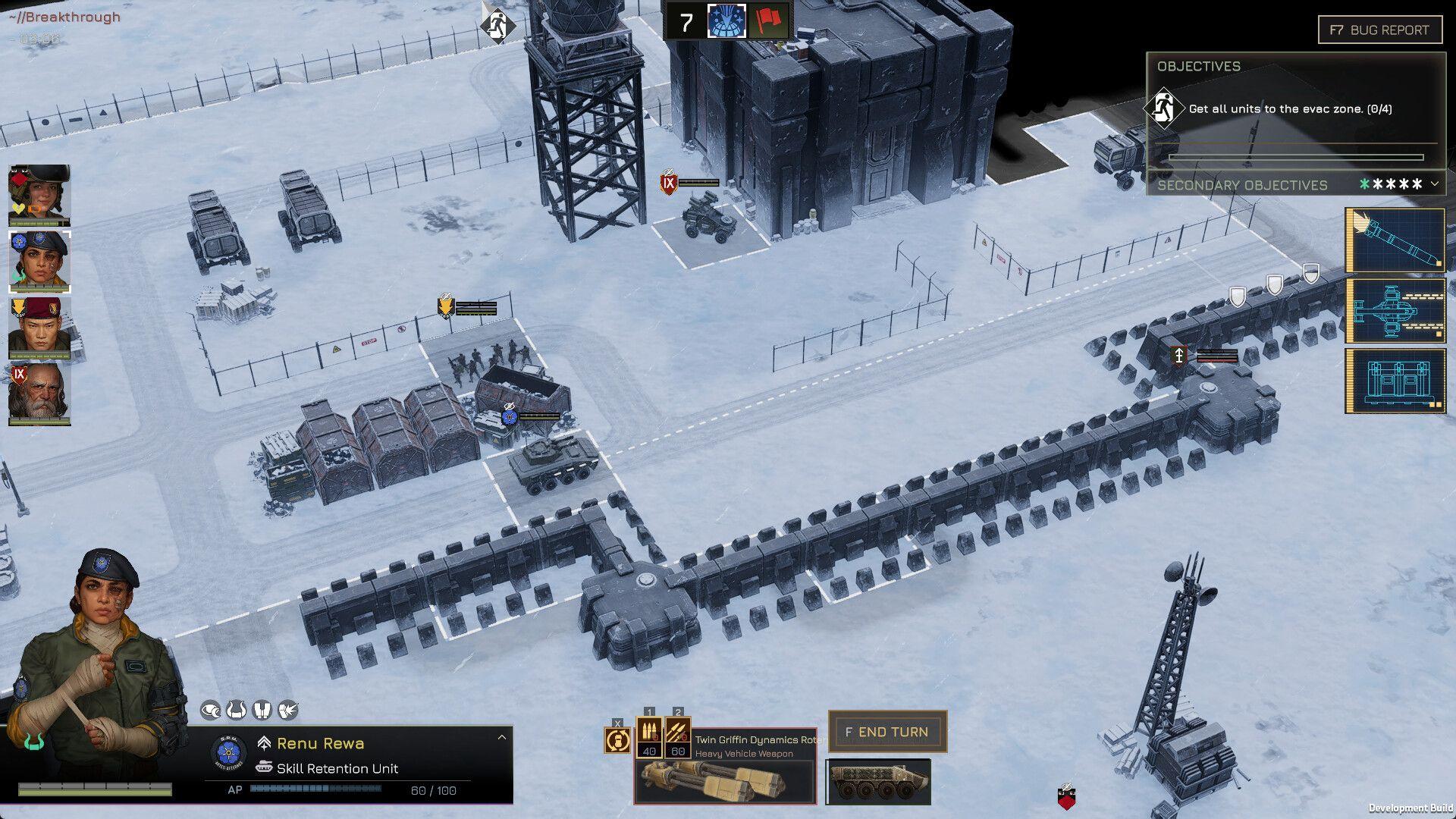Click the running-man evac objective icon
Image resolution: width=1456 pixels, height=819 pixels.
point(1166,108)
